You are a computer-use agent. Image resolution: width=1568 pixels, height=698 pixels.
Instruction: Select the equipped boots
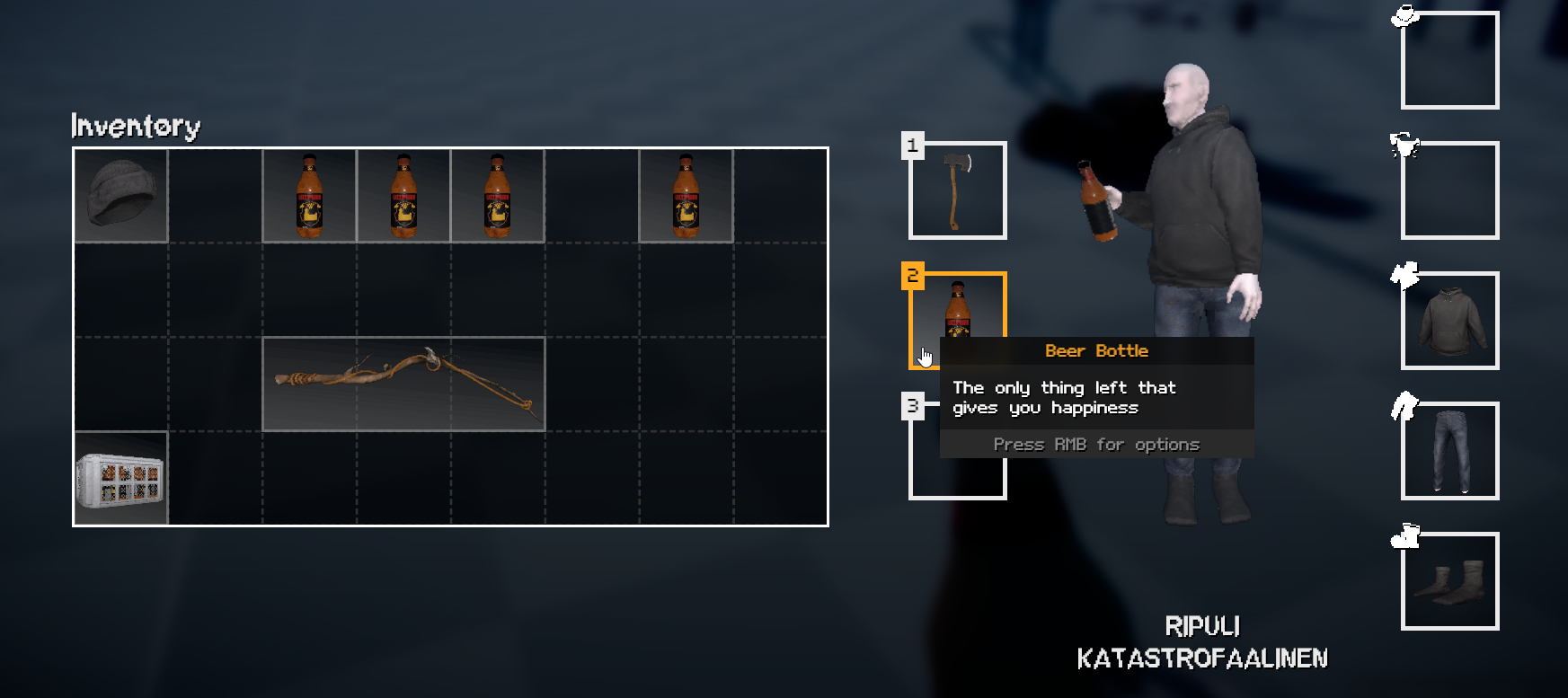(1448, 583)
